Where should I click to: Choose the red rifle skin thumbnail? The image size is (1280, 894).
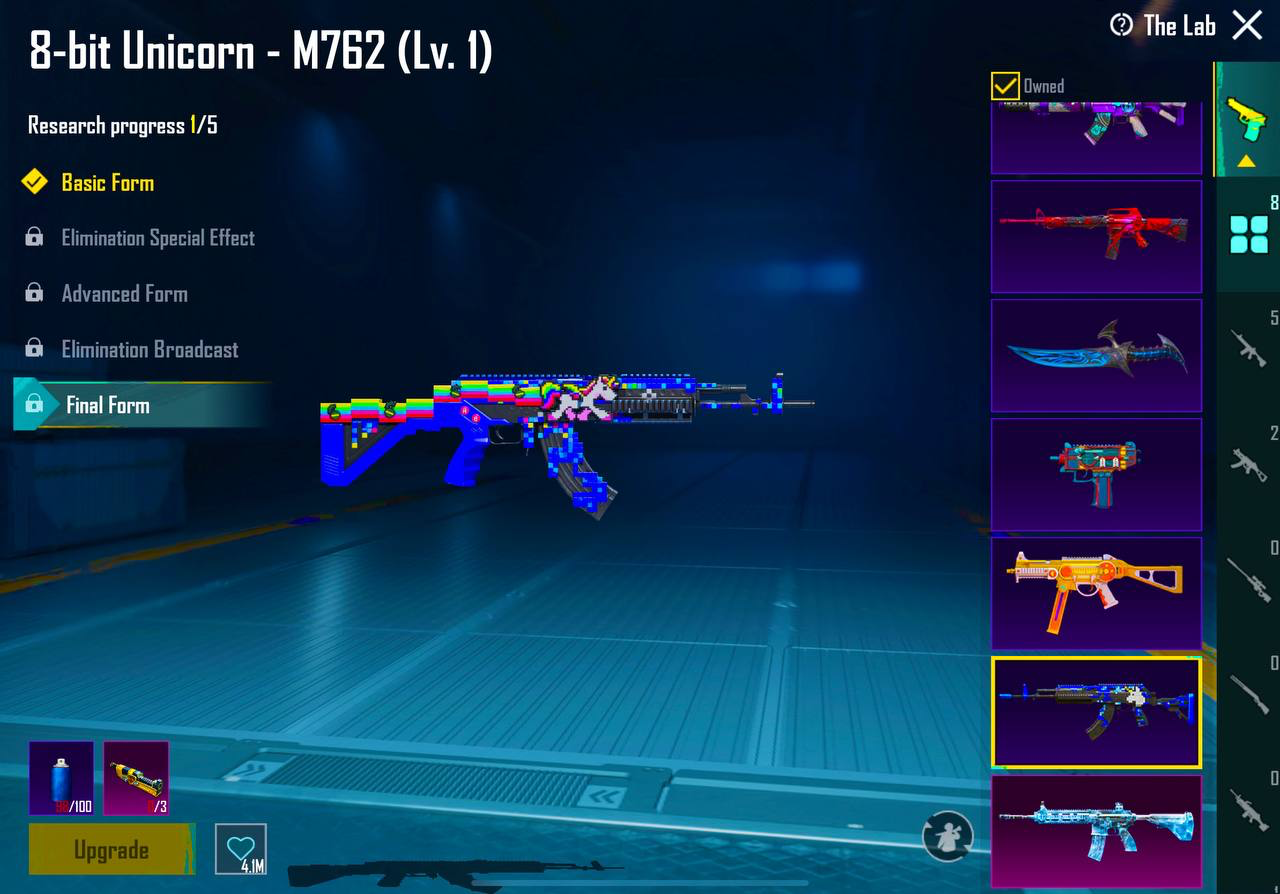[x=1096, y=237]
